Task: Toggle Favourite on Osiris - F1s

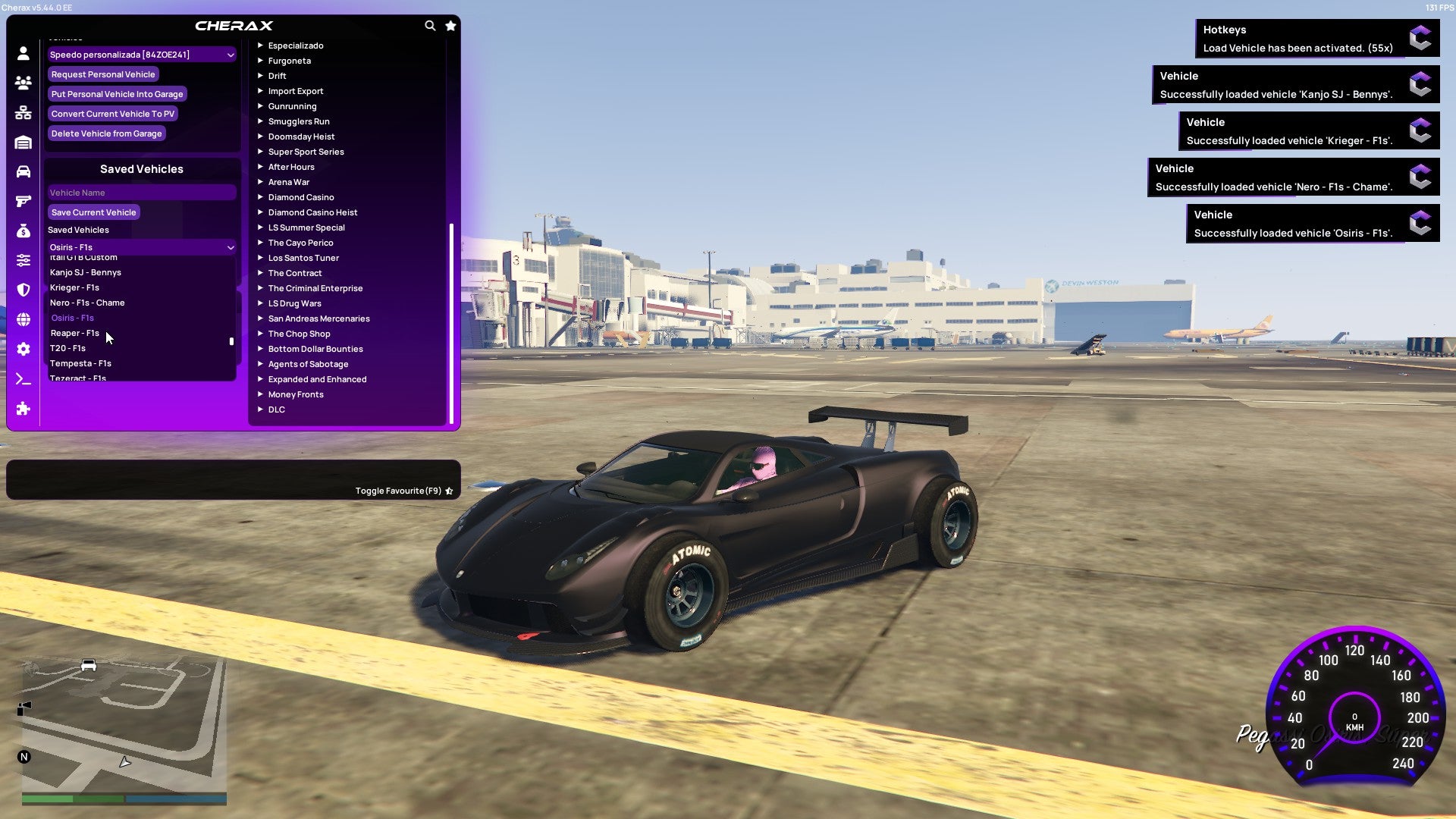Action: tap(449, 491)
